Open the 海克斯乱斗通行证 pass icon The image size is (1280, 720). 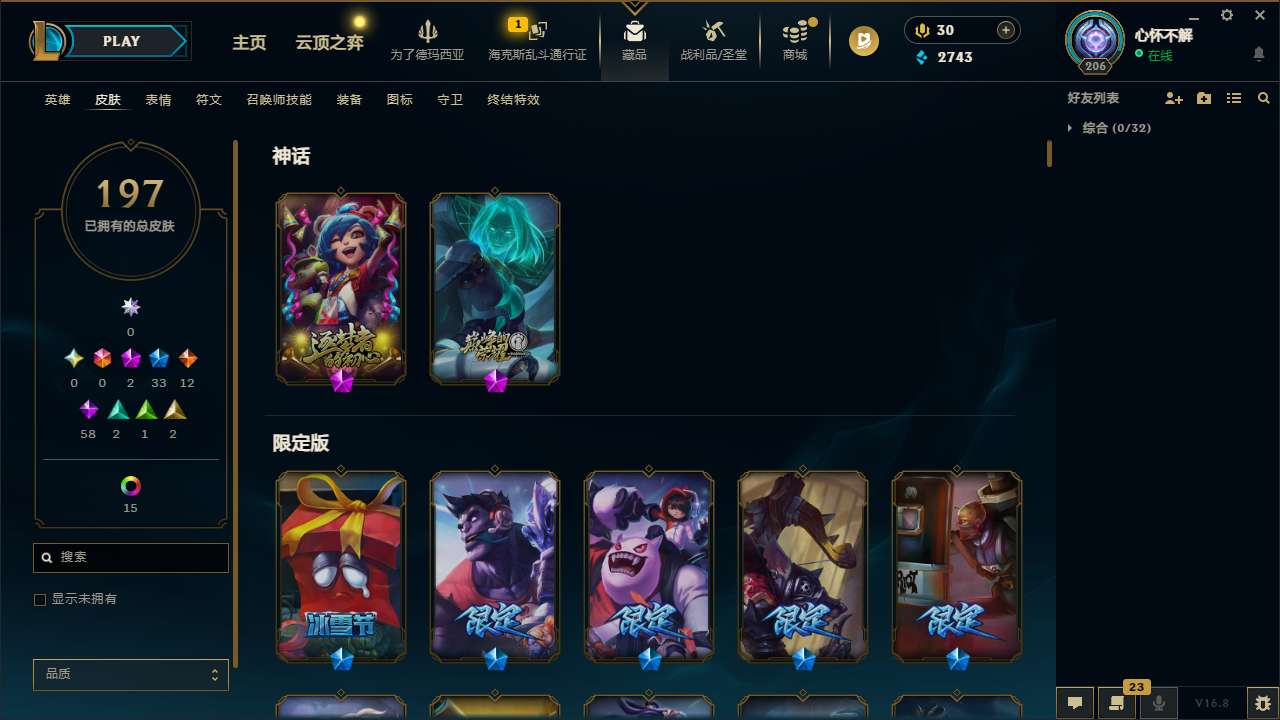point(536,32)
